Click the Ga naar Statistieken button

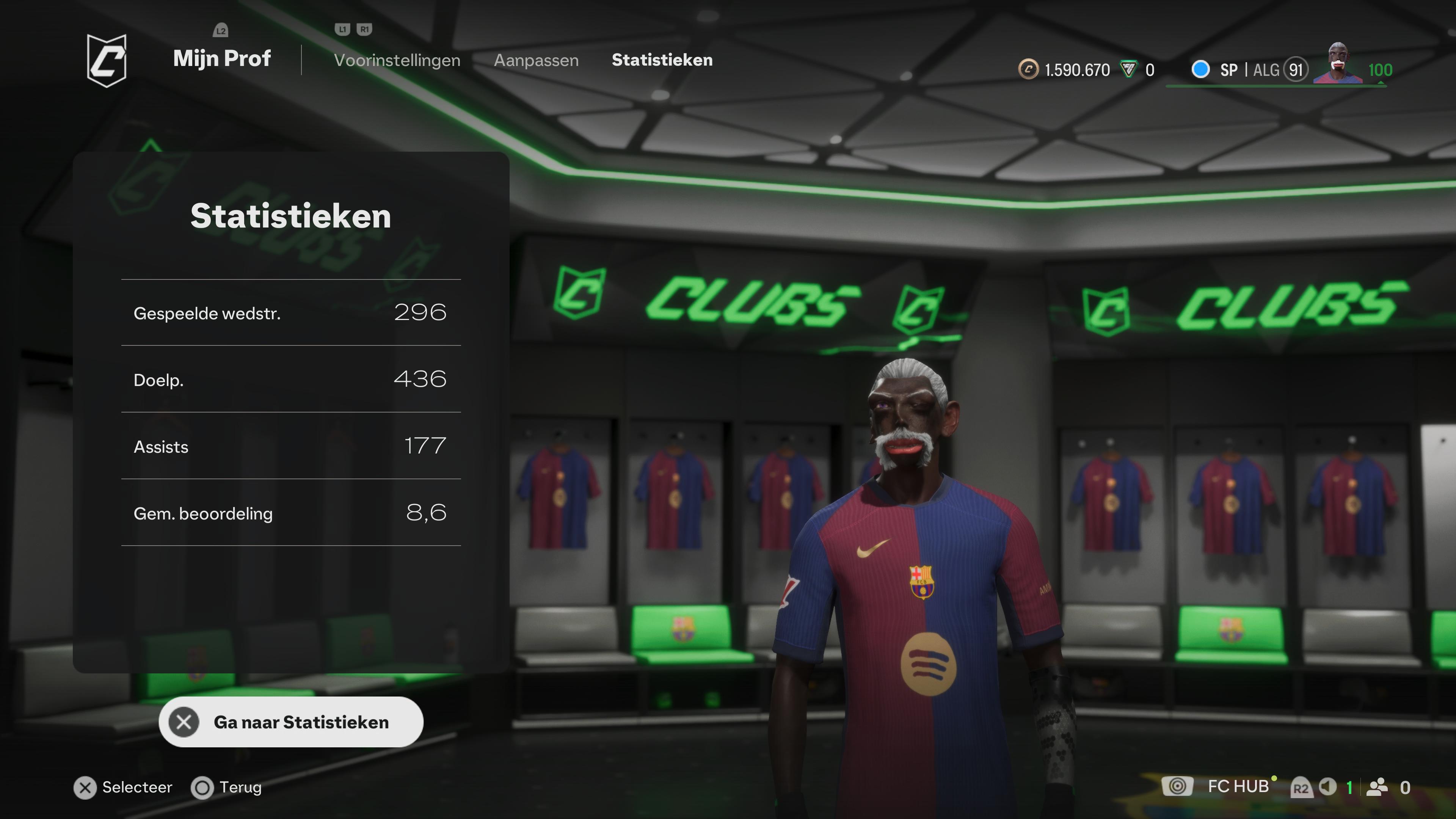click(x=290, y=722)
